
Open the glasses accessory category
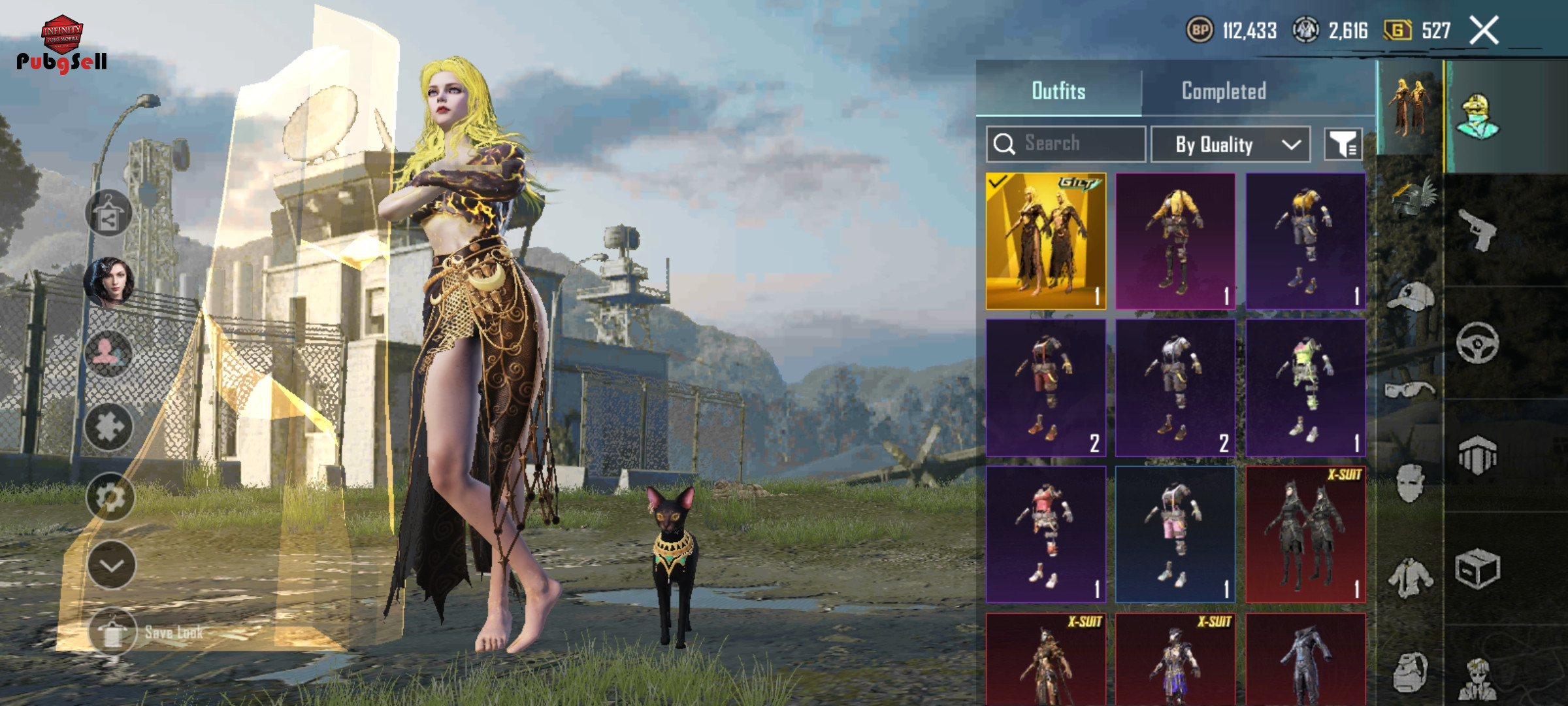click(x=1410, y=390)
